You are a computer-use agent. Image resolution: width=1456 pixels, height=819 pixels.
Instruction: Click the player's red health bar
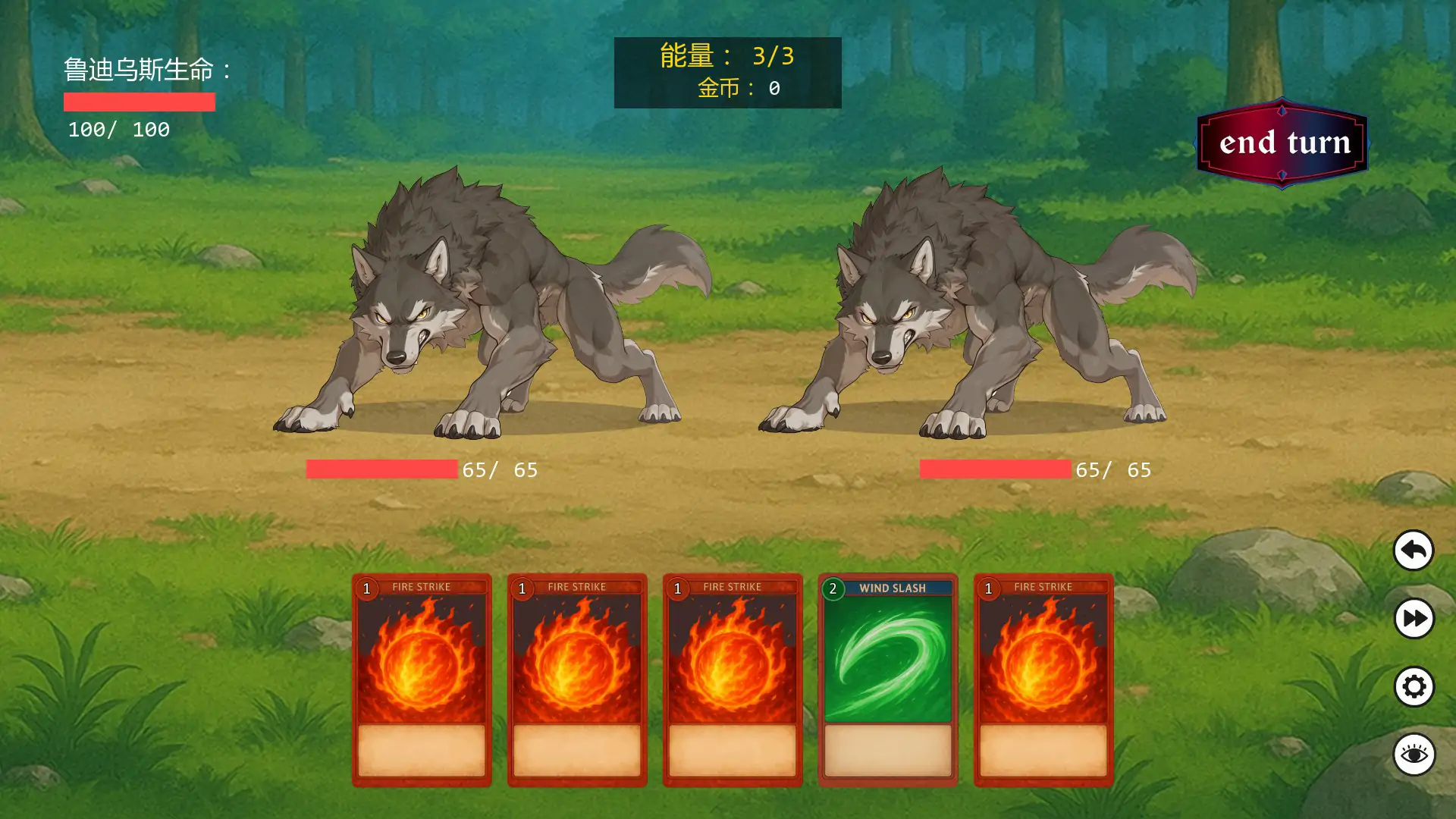coord(140,101)
